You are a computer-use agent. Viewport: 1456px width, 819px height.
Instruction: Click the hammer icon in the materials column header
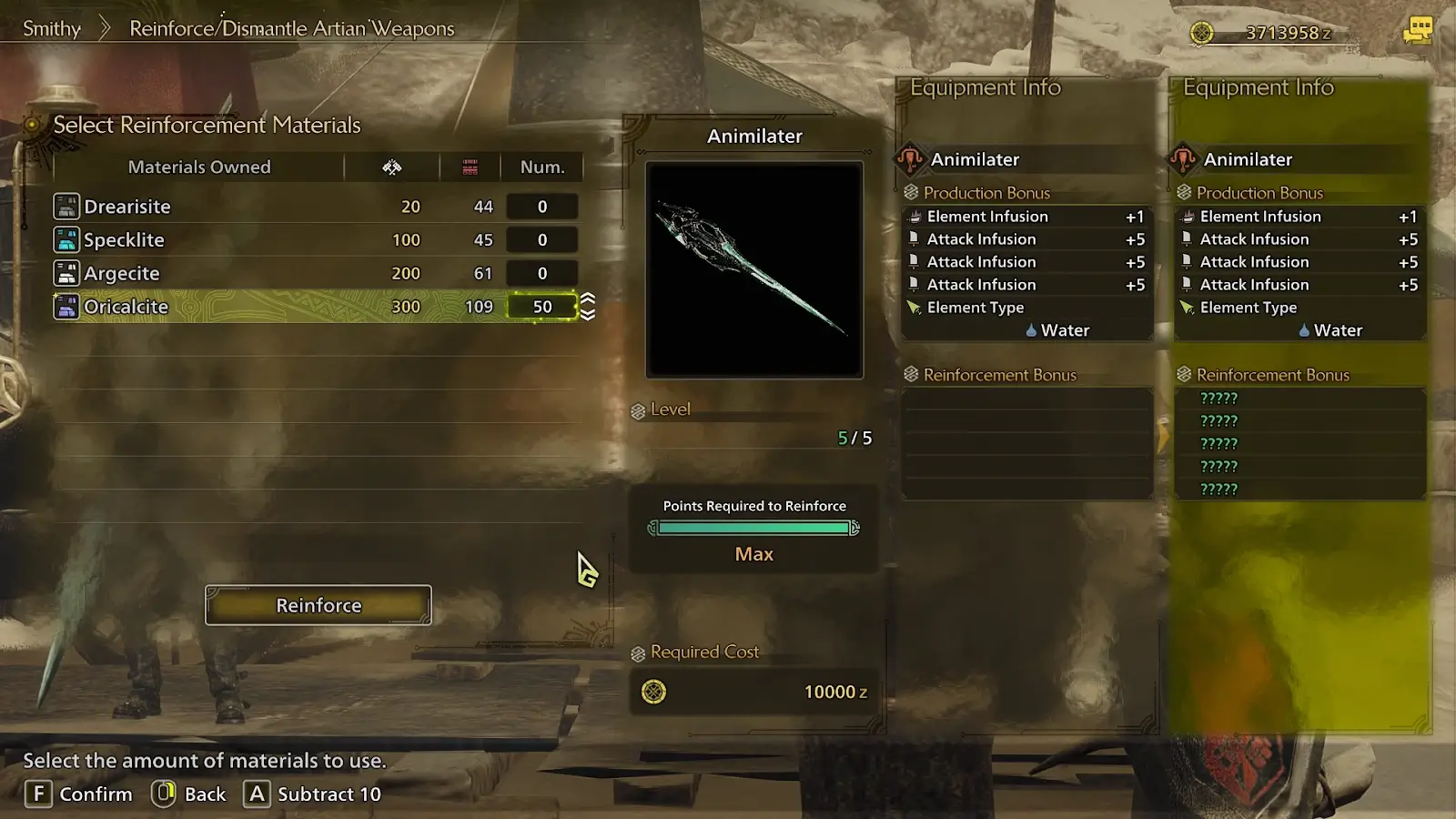coord(392,167)
